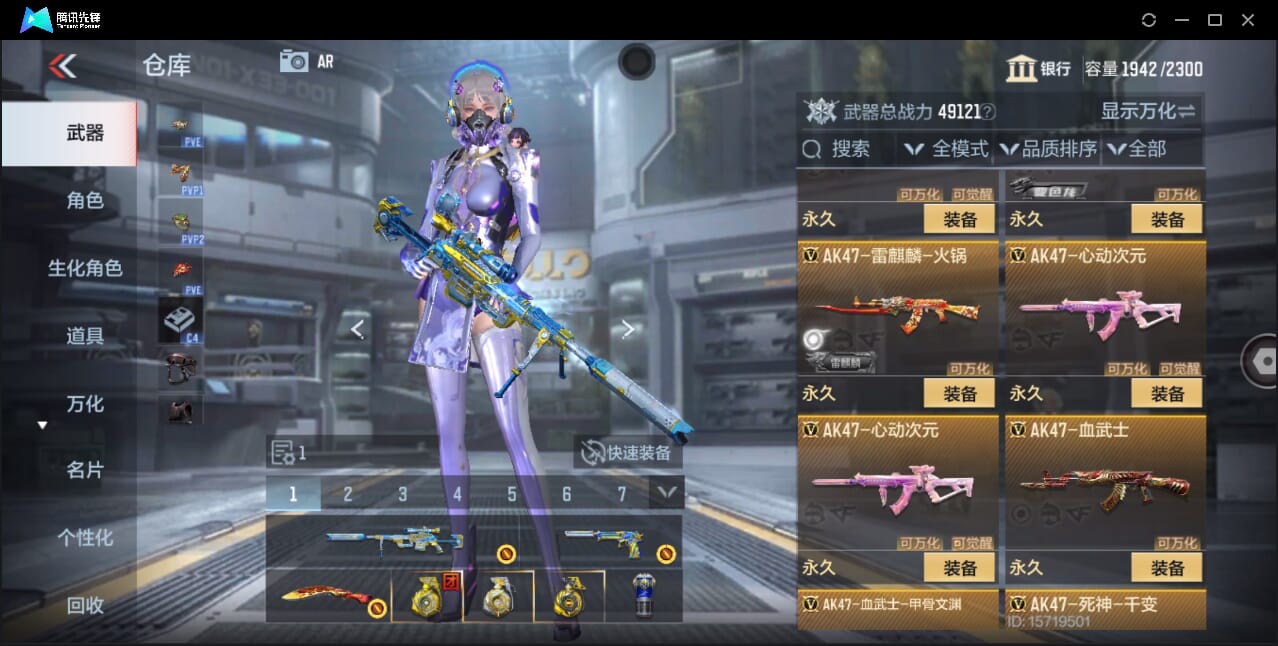This screenshot has width=1278, height=646.
Task: Toggle the 显示万化 switch
Action: [x=1148, y=111]
